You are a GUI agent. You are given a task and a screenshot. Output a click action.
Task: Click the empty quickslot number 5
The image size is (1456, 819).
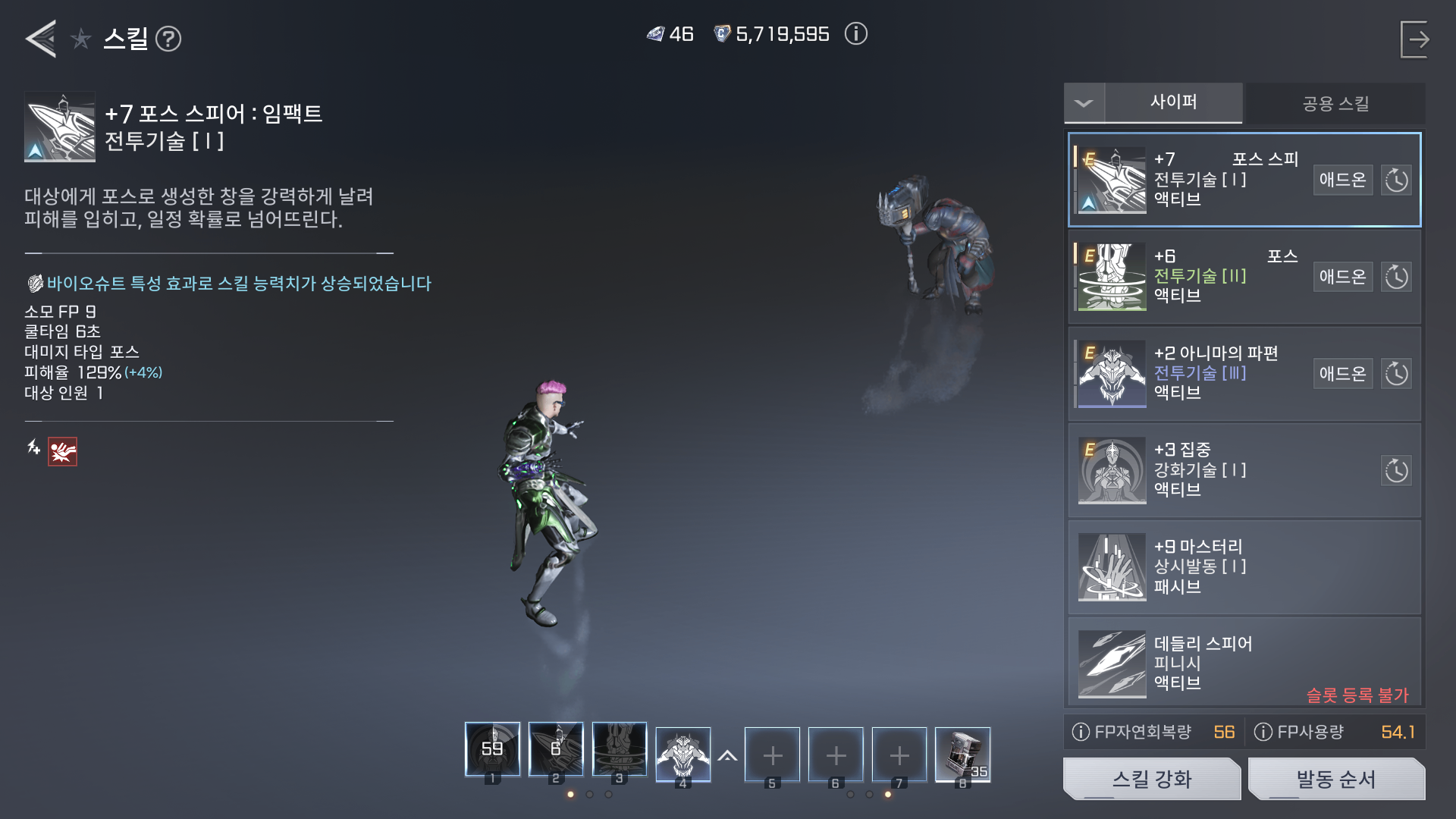[773, 755]
